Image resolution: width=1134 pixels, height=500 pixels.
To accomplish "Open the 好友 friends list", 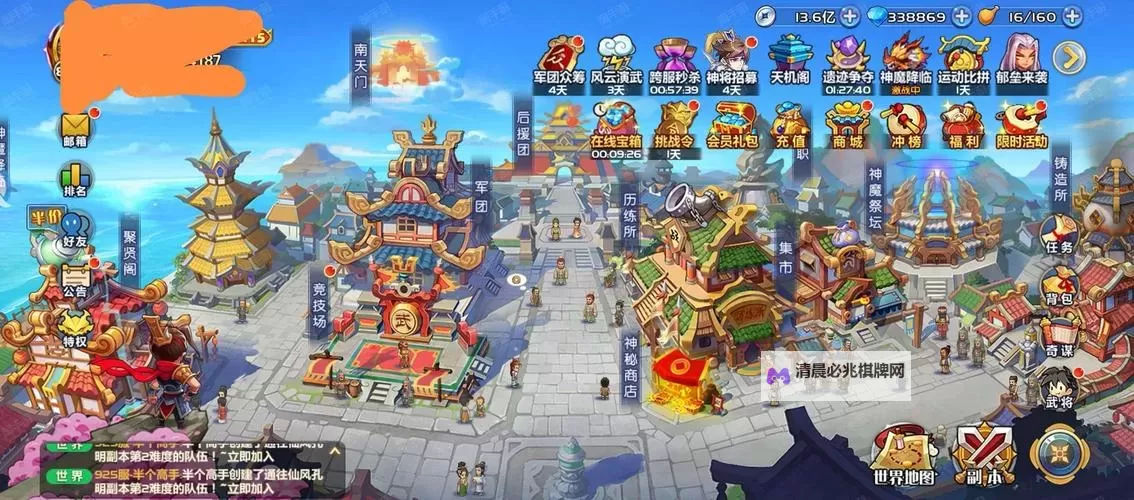I will tap(76, 230).
